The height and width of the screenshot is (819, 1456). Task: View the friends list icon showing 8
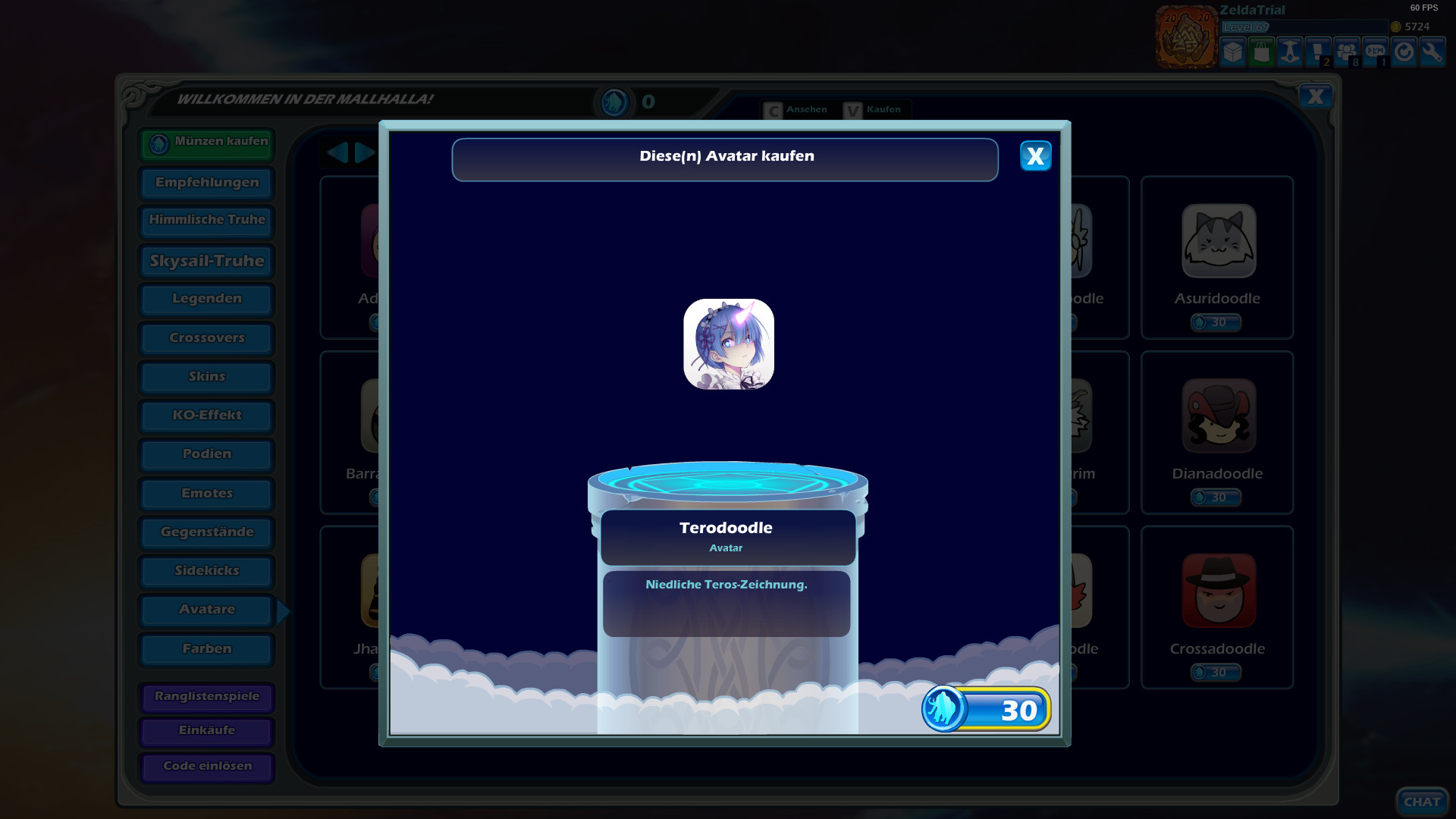pyautogui.click(x=1347, y=52)
